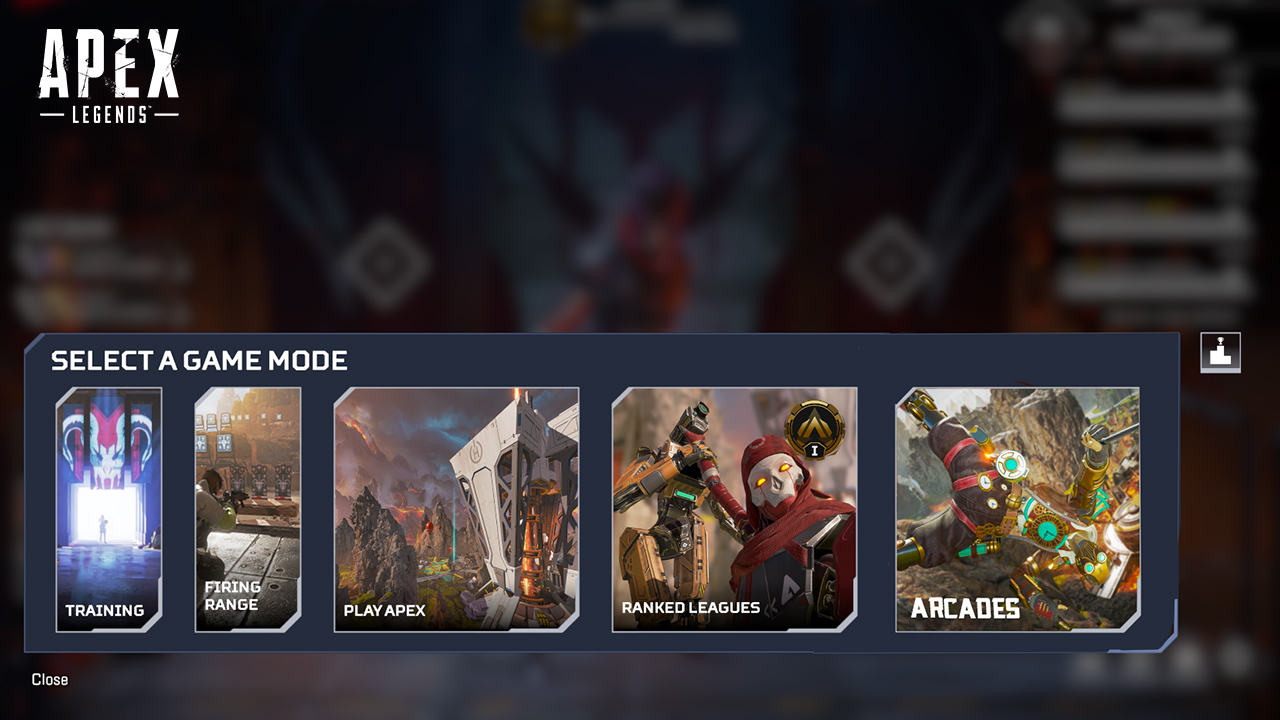
Task: Click the Close option
Action: pos(49,679)
